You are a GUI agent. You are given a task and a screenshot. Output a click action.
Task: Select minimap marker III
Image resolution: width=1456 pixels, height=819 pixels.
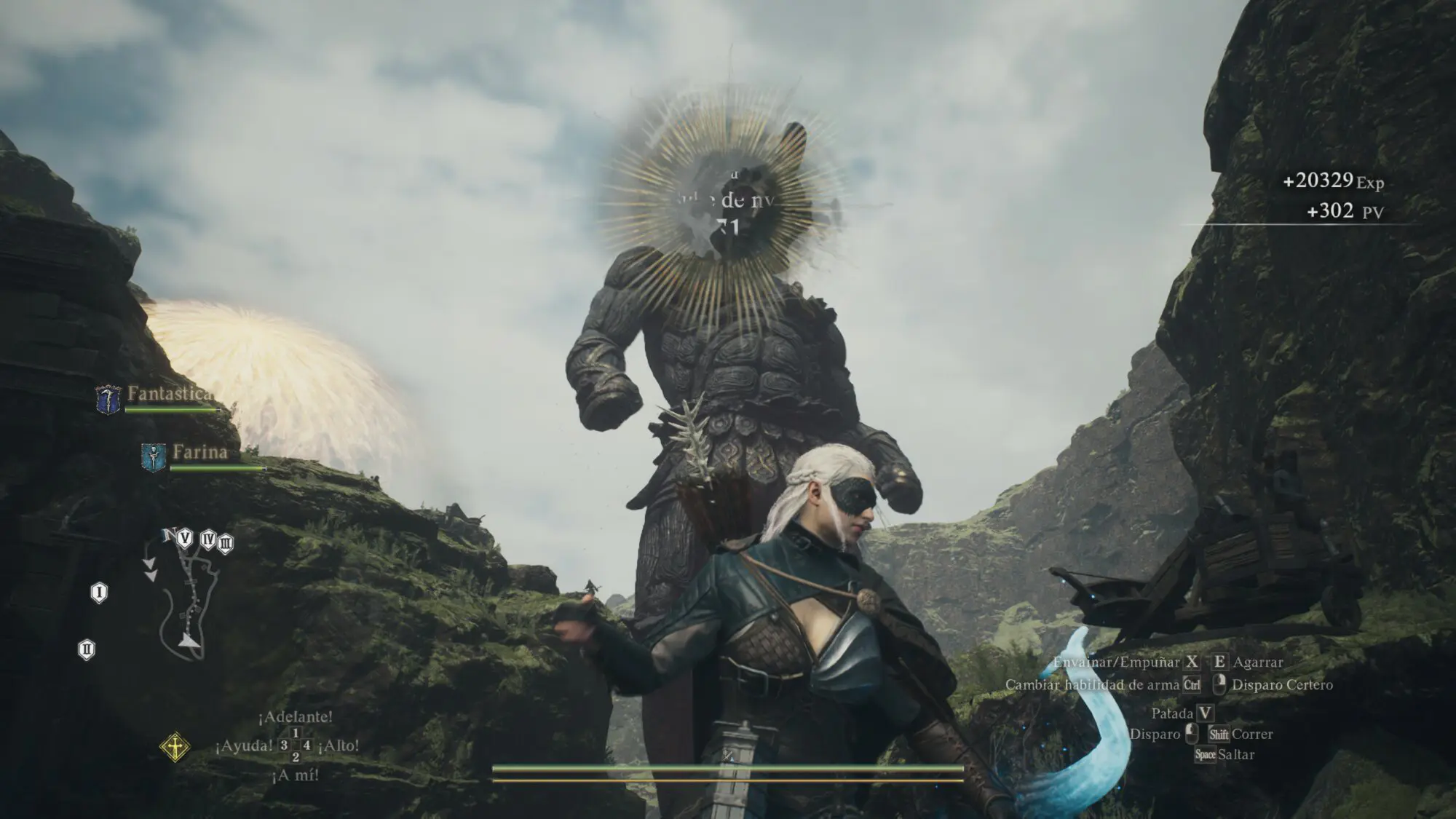point(226,543)
